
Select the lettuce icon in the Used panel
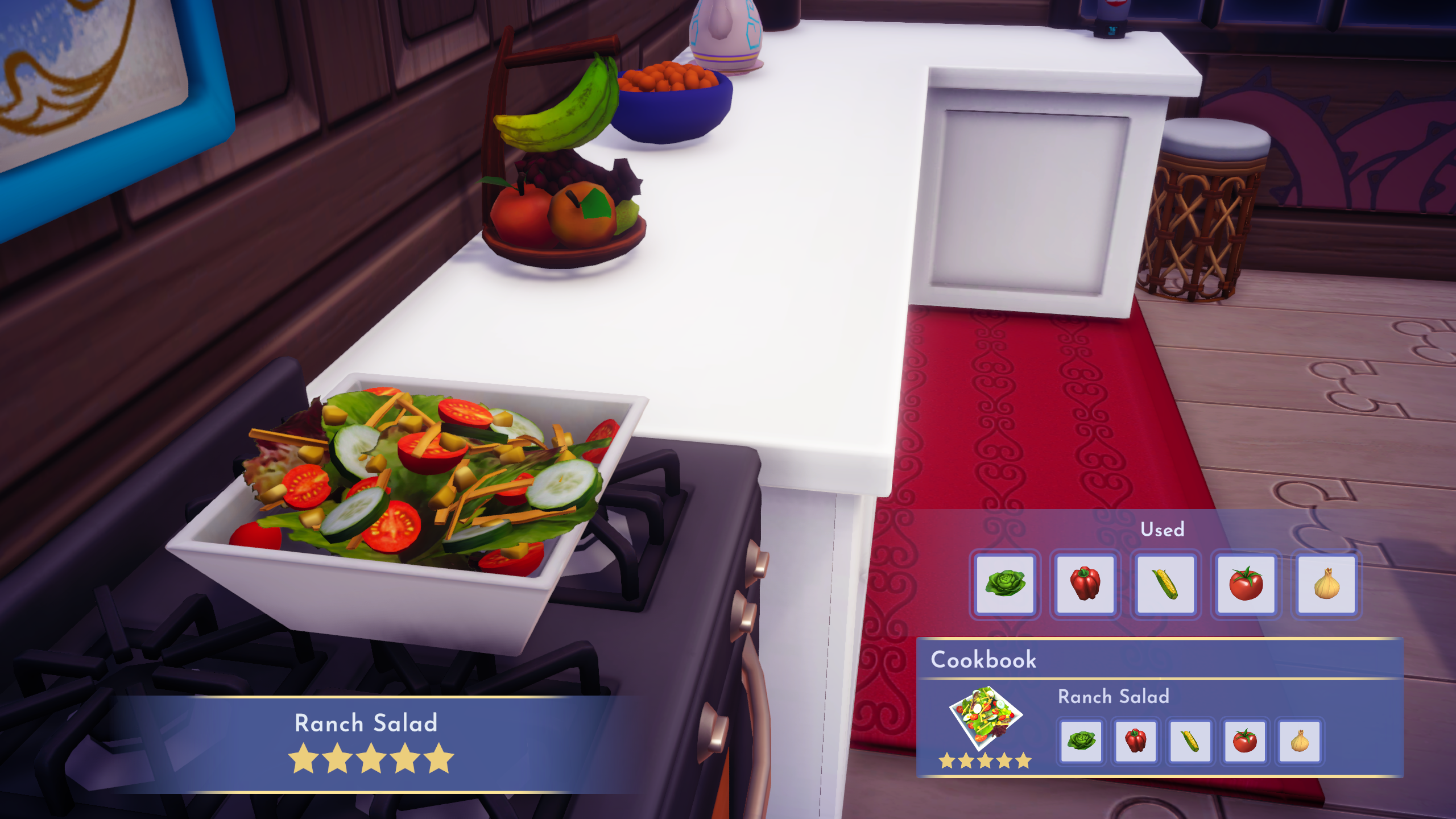point(1006,584)
